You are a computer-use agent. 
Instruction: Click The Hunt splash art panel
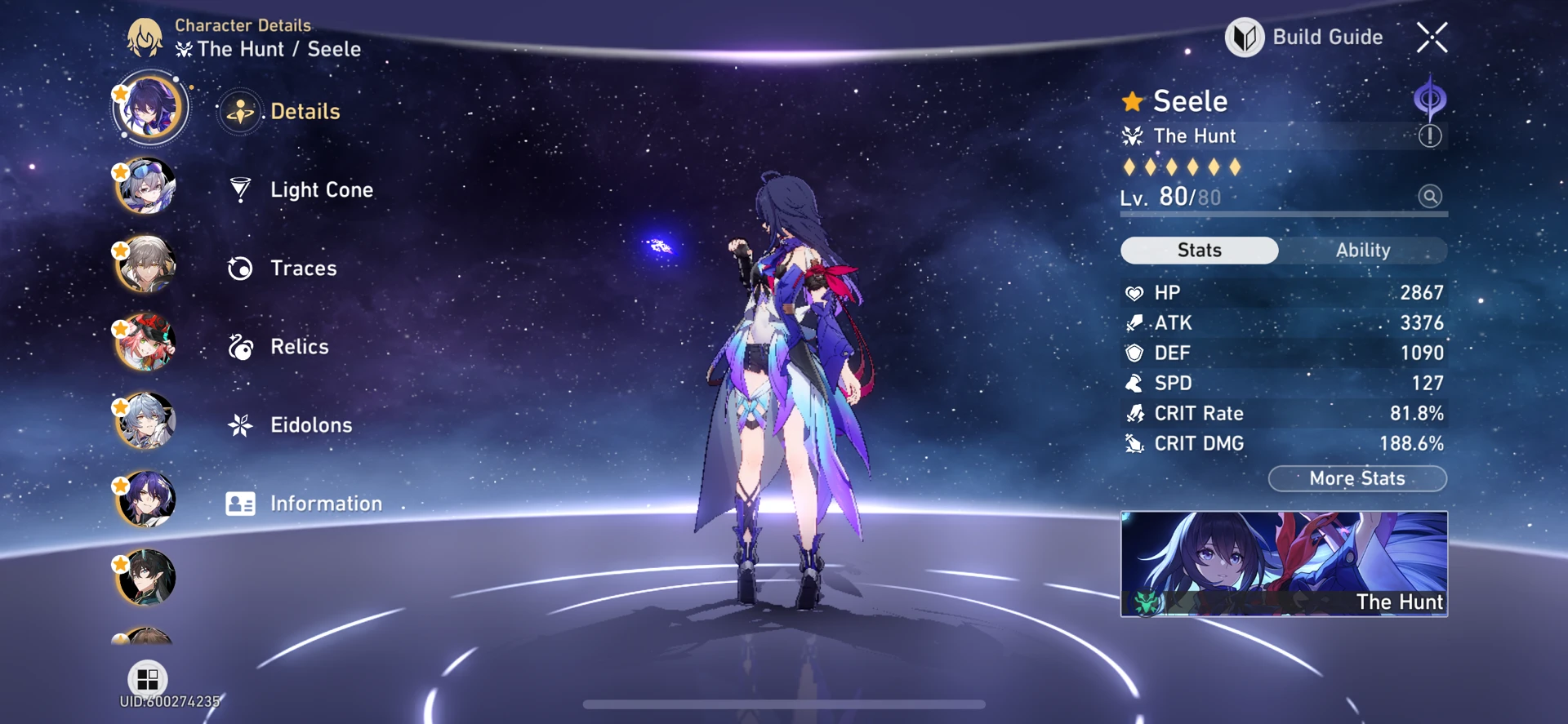pos(1284,563)
